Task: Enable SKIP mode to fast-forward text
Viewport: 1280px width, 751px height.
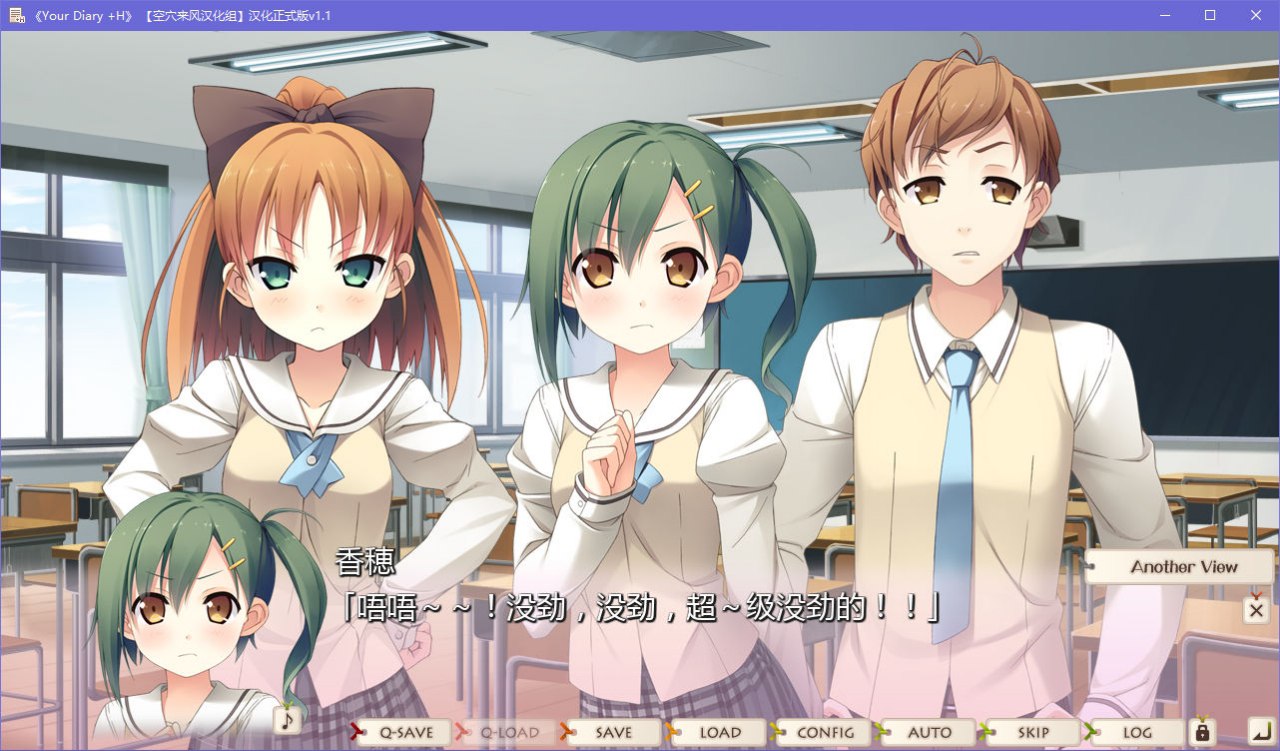Action: tap(1033, 732)
